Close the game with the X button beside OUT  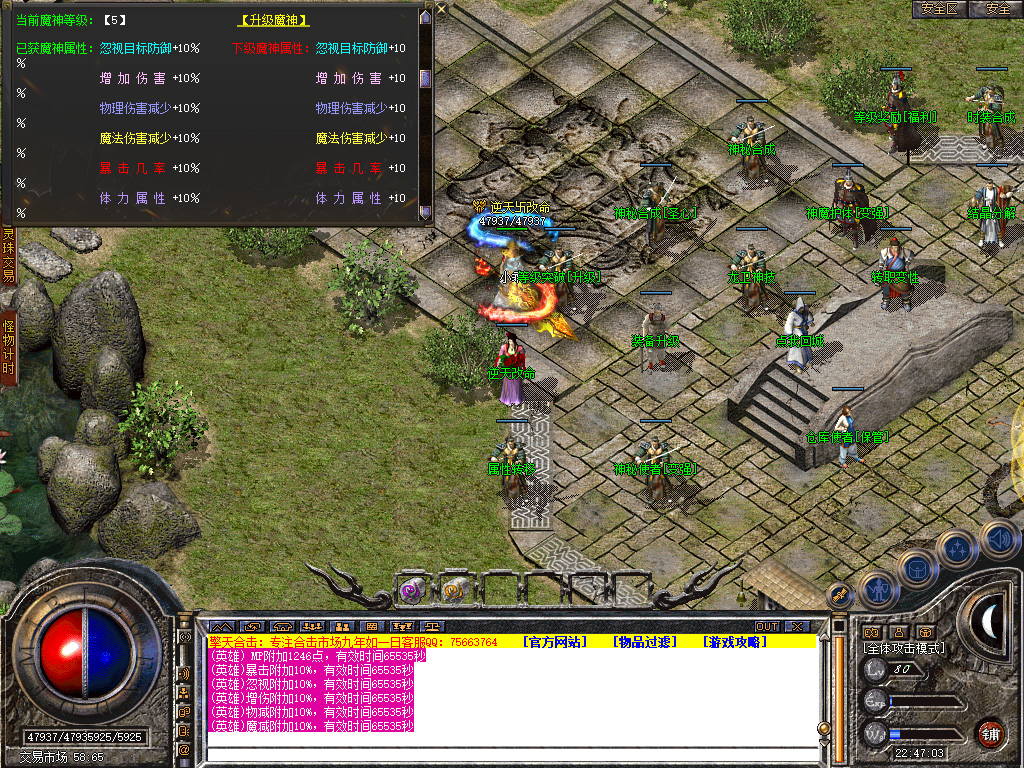[796, 627]
